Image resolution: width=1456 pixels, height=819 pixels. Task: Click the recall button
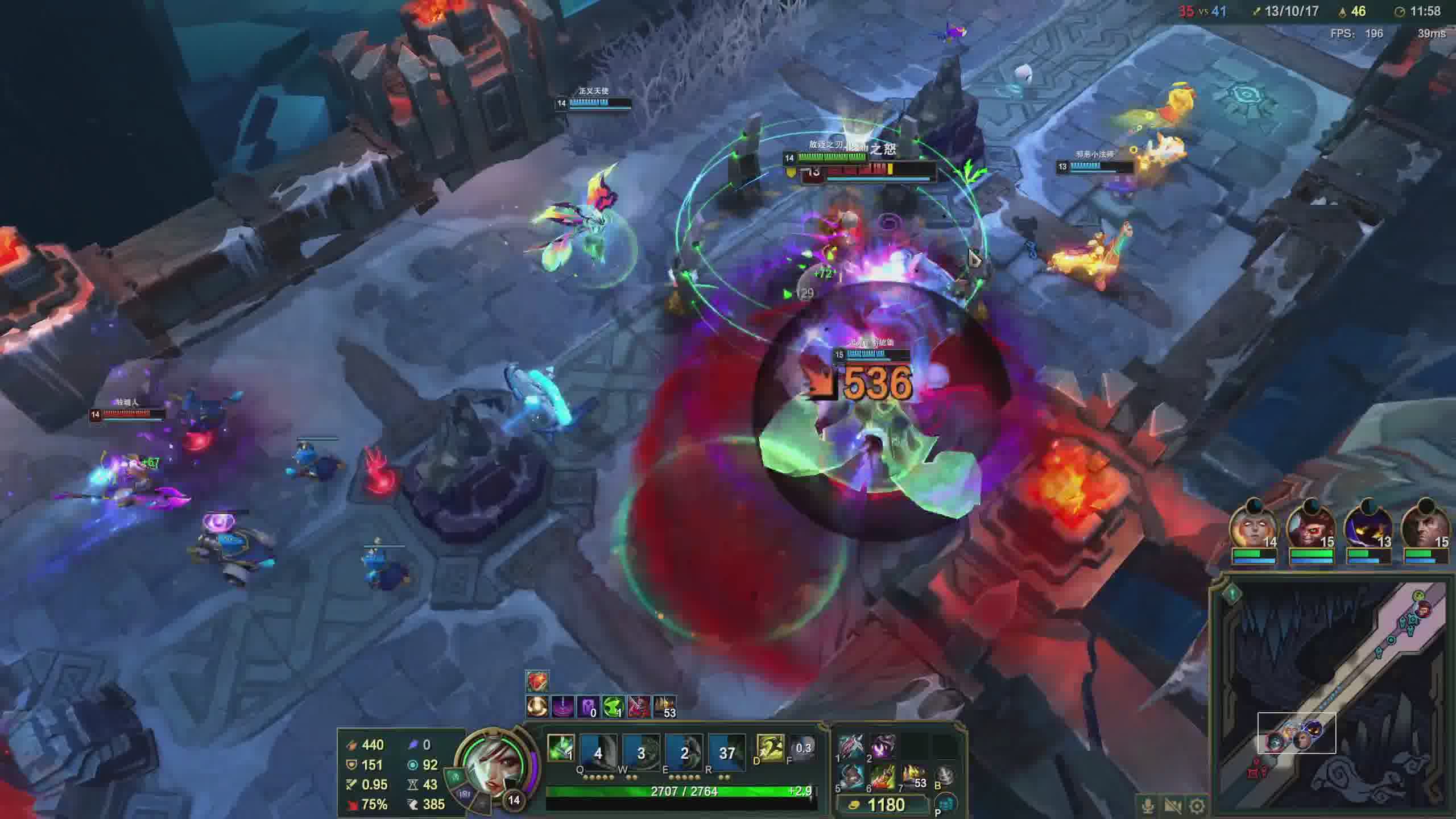click(x=945, y=776)
